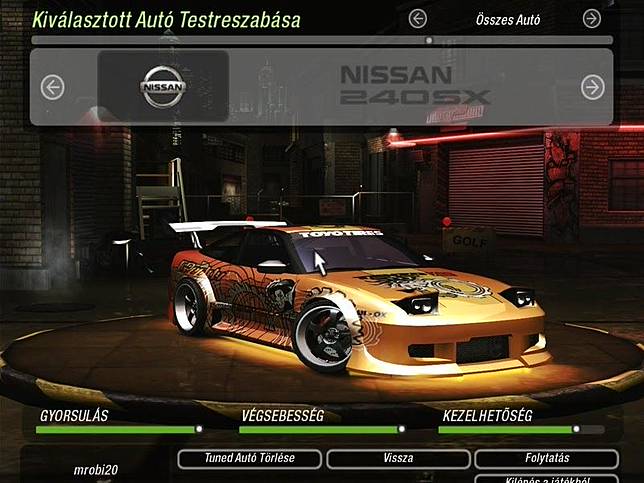Viewport: 644px width, 483px height.
Task: Switch category left of Összes Autó
Action: 417,18
